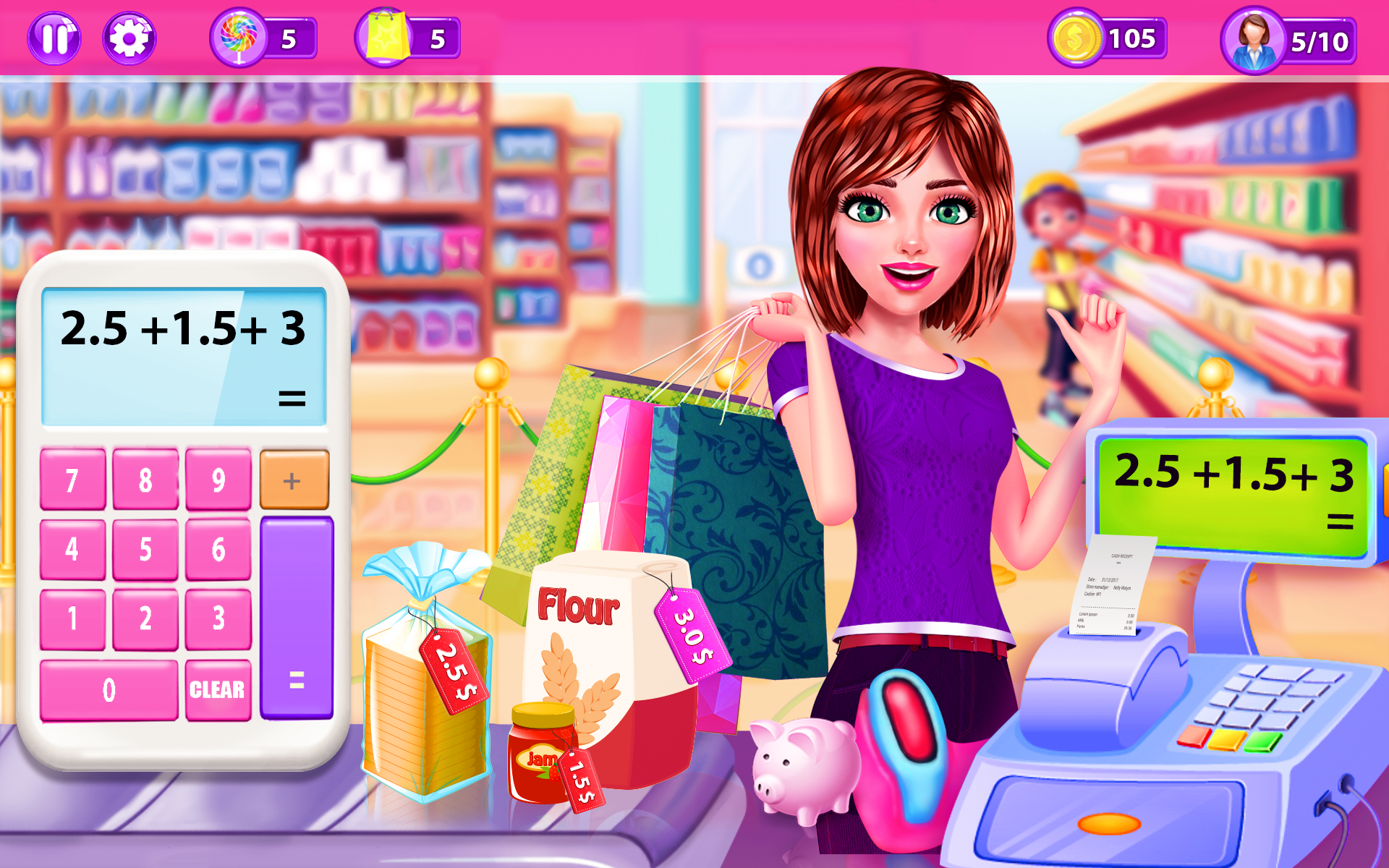Click the customer avatar progress icon
The image size is (1389, 868).
[1253, 41]
